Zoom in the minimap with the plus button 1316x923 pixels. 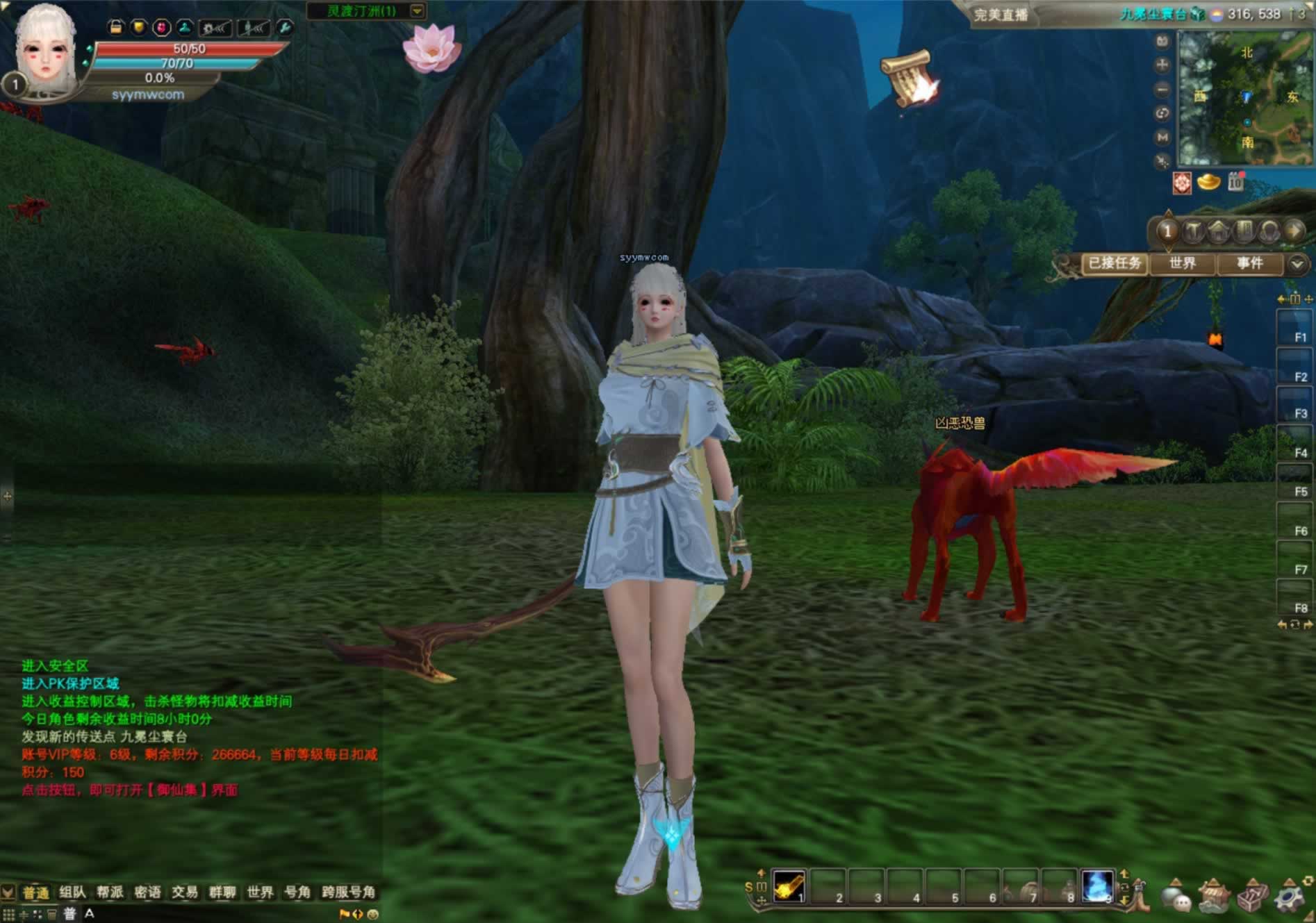pos(1162,66)
